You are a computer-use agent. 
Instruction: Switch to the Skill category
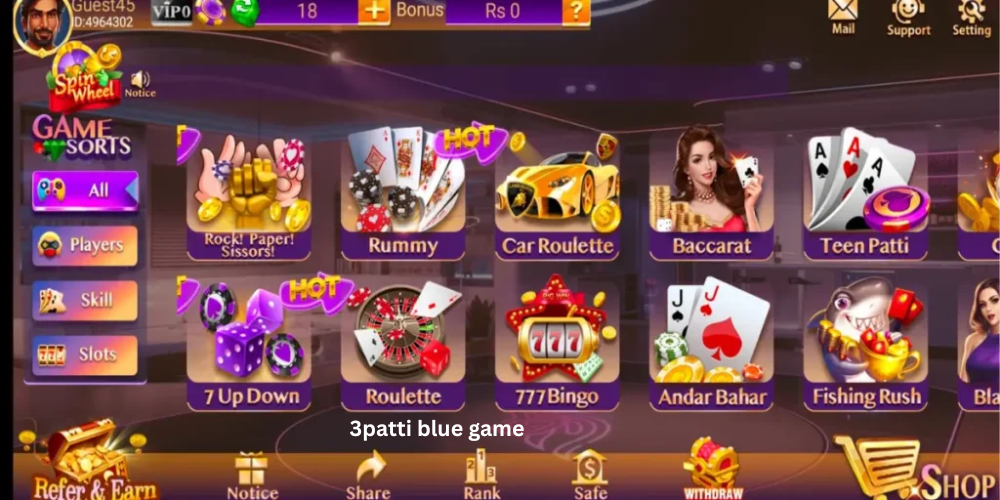pos(85,300)
